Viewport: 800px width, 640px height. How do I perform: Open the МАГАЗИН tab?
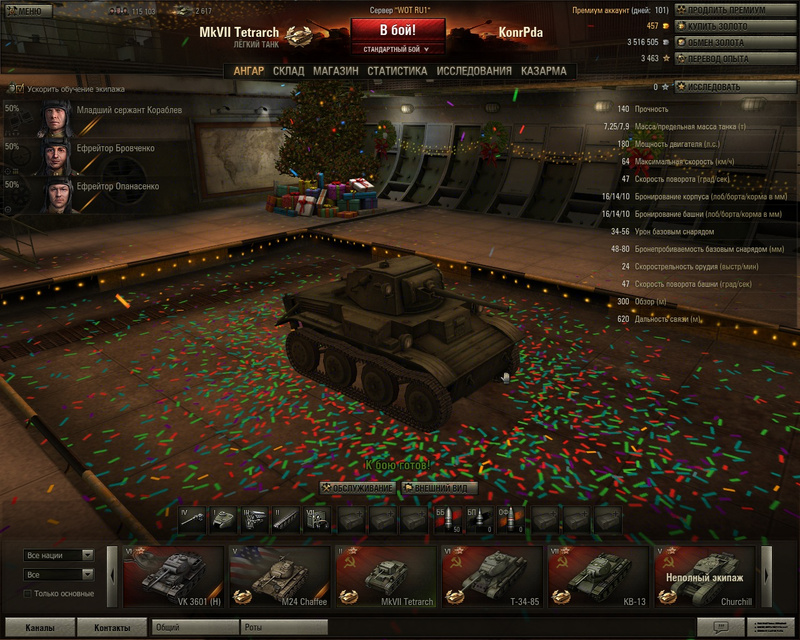[x=335, y=71]
